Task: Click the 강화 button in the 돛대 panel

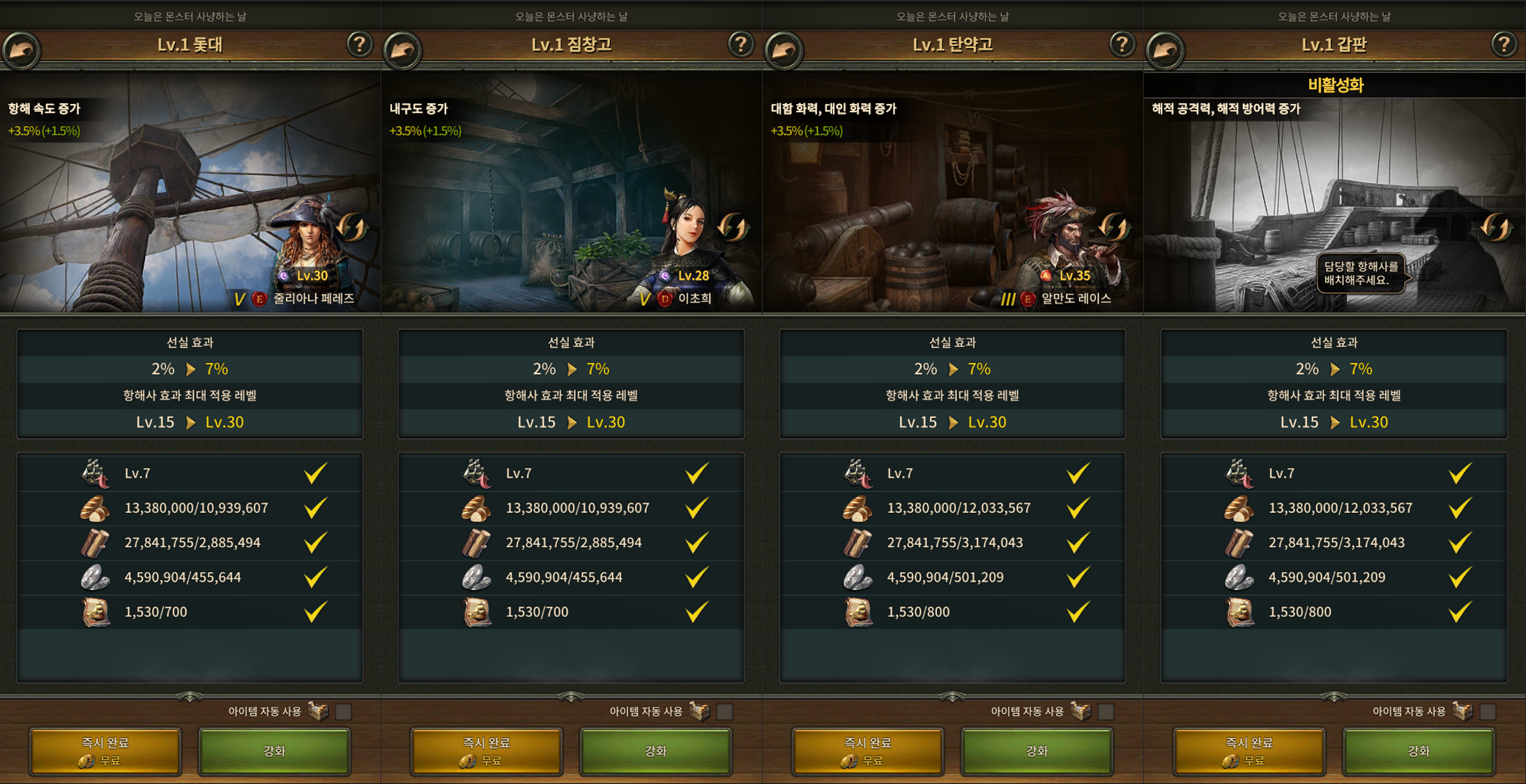Action: [x=274, y=751]
